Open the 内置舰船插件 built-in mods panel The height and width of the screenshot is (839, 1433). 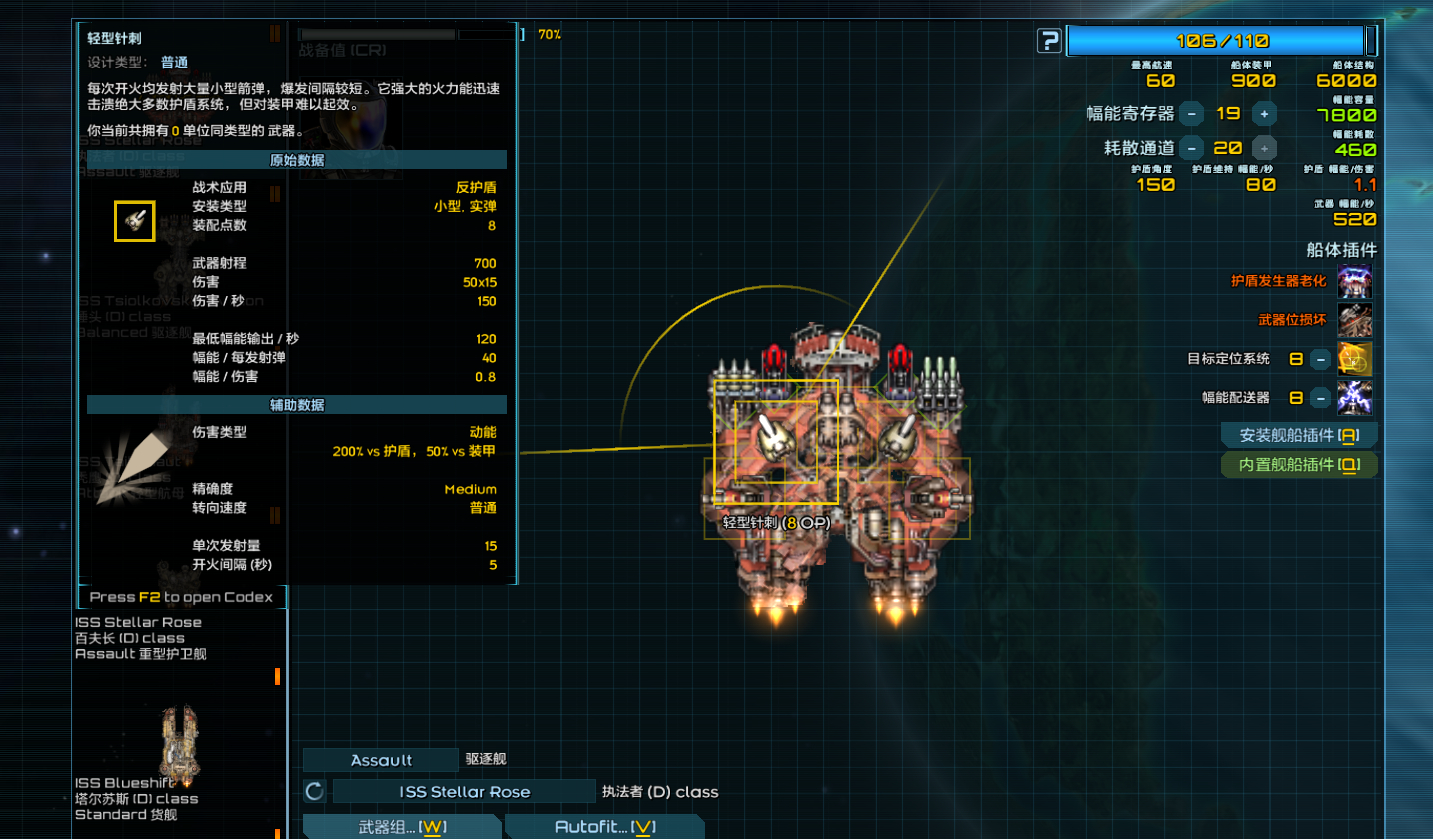pos(1299,465)
